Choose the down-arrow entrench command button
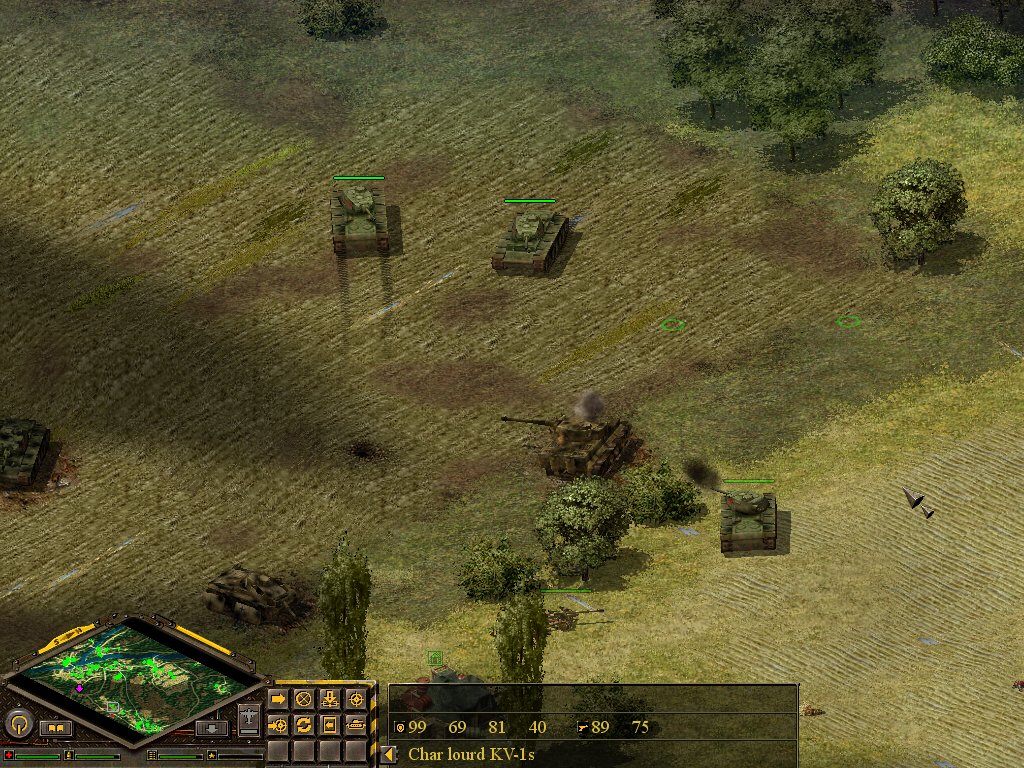The height and width of the screenshot is (768, 1024). pos(329,698)
